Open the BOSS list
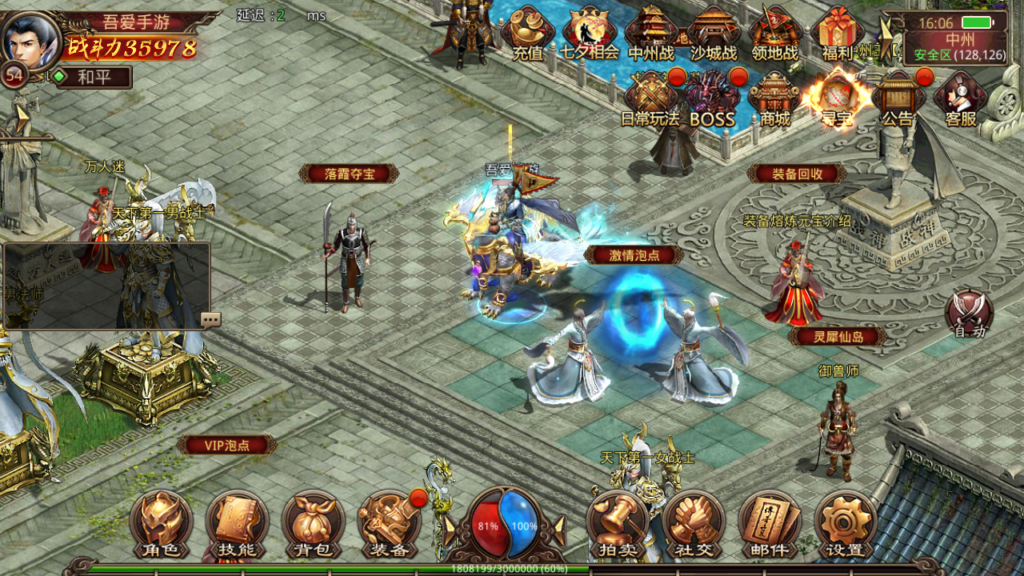This screenshot has height=576, width=1024. [x=712, y=98]
